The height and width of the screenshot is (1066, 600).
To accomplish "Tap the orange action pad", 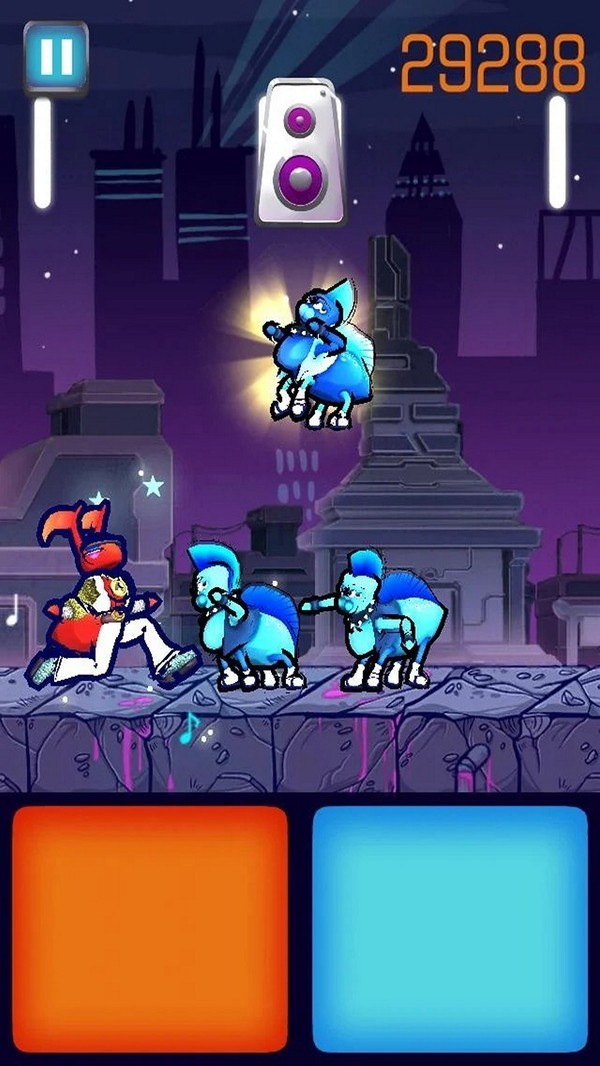I will coord(150,929).
